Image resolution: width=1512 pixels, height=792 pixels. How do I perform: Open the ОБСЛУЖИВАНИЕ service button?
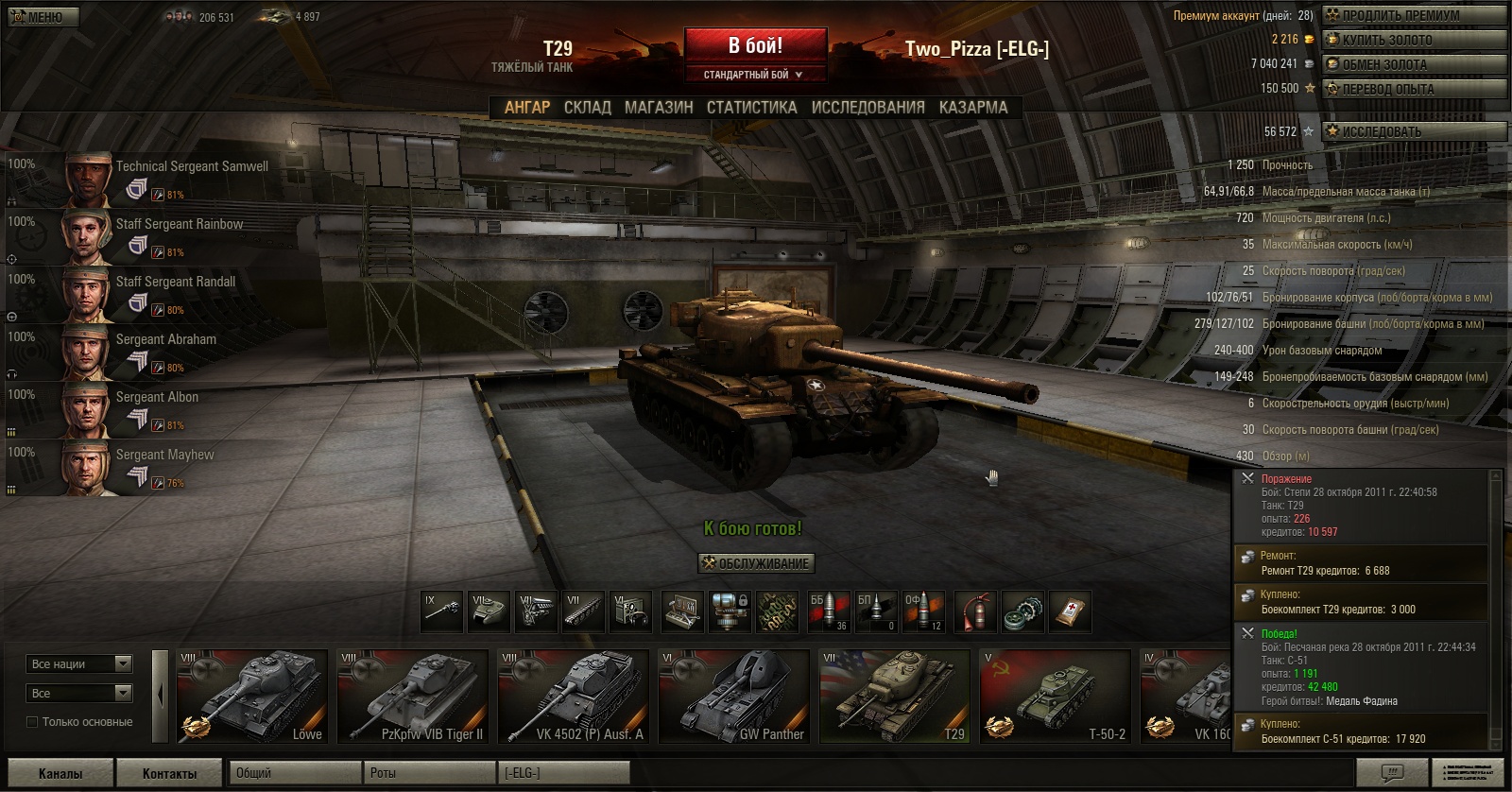(755, 563)
